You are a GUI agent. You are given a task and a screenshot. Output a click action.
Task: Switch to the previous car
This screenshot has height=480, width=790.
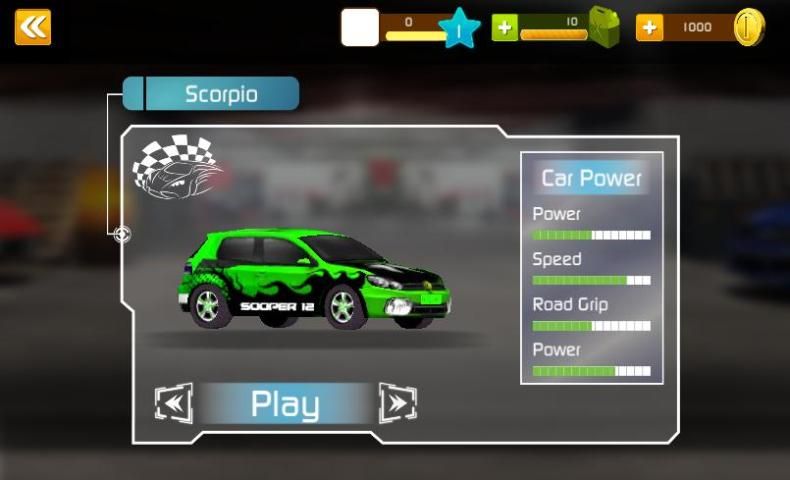pyautogui.click(x=174, y=403)
